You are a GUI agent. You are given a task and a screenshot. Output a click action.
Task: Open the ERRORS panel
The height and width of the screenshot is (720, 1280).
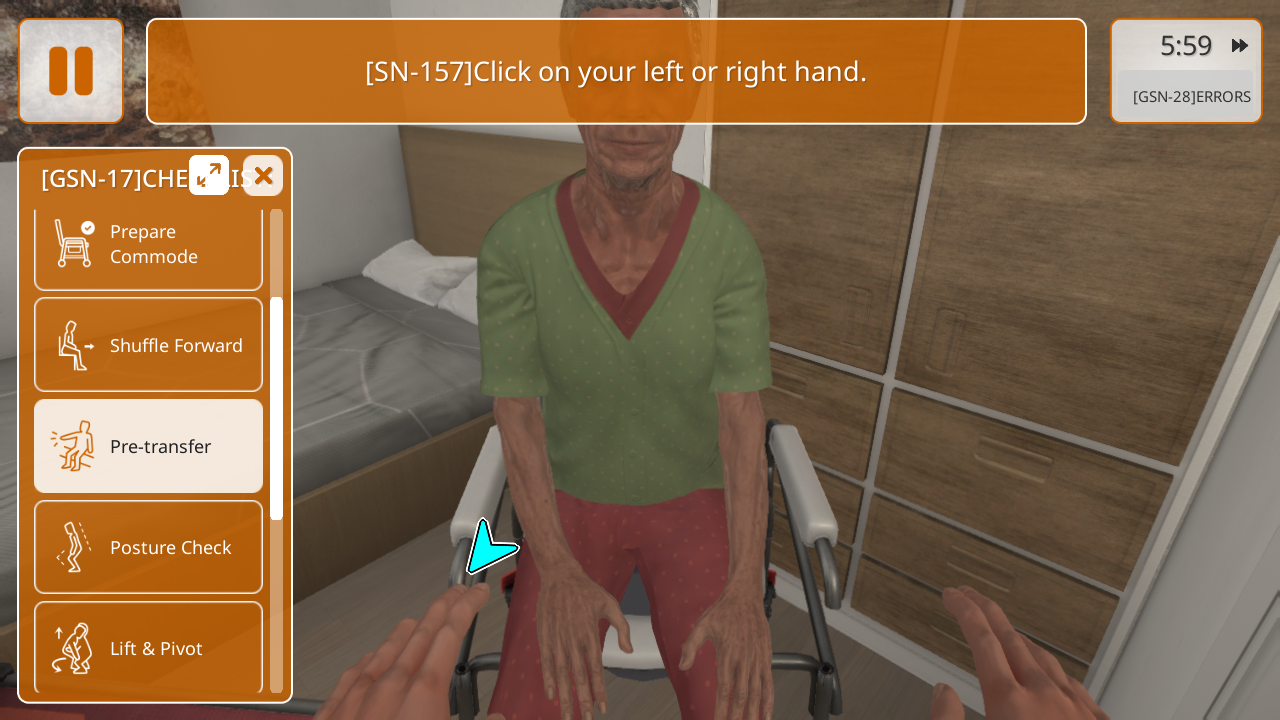[x=1190, y=97]
